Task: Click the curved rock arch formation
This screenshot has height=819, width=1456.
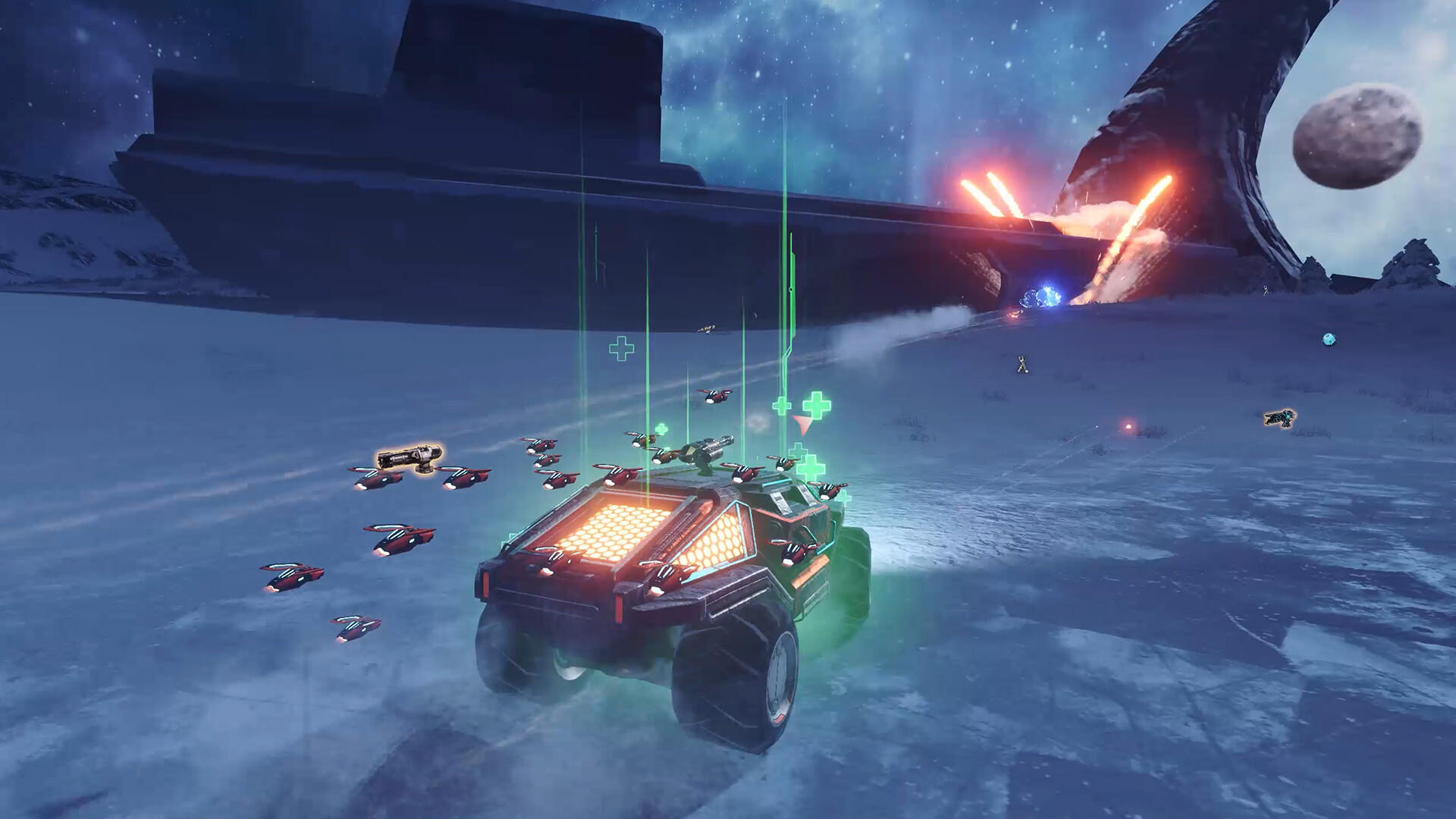Action: coord(1213,114)
